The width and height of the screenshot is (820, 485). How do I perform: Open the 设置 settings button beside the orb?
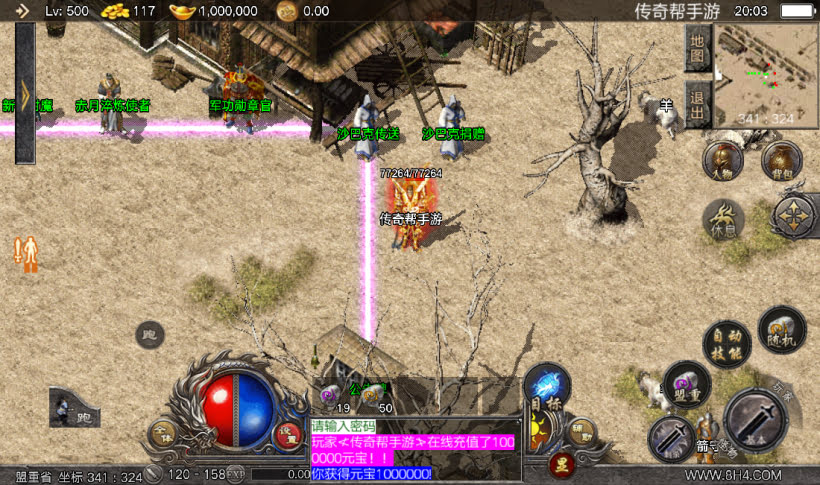click(288, 434)
